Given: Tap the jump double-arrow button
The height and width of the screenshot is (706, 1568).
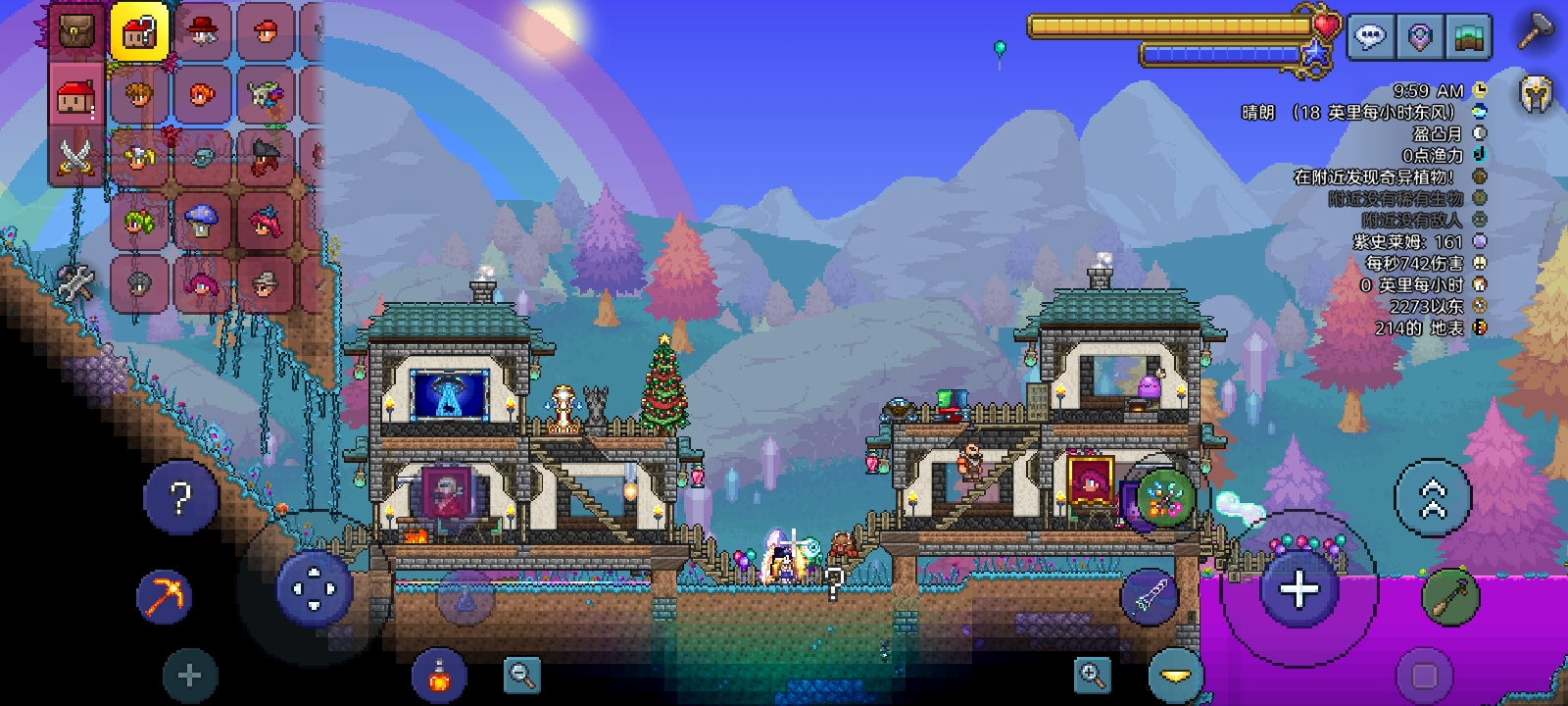Looking at the screenshot, I should 1433,498.
